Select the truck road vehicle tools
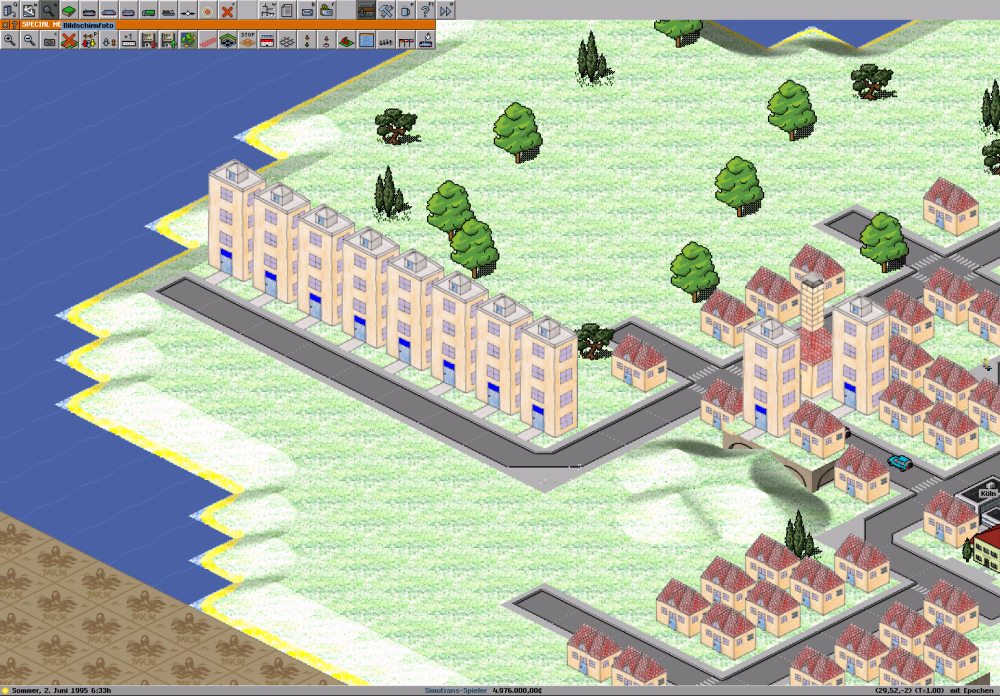This screenshot has width=1000, height=696. [x=149, y=10]
